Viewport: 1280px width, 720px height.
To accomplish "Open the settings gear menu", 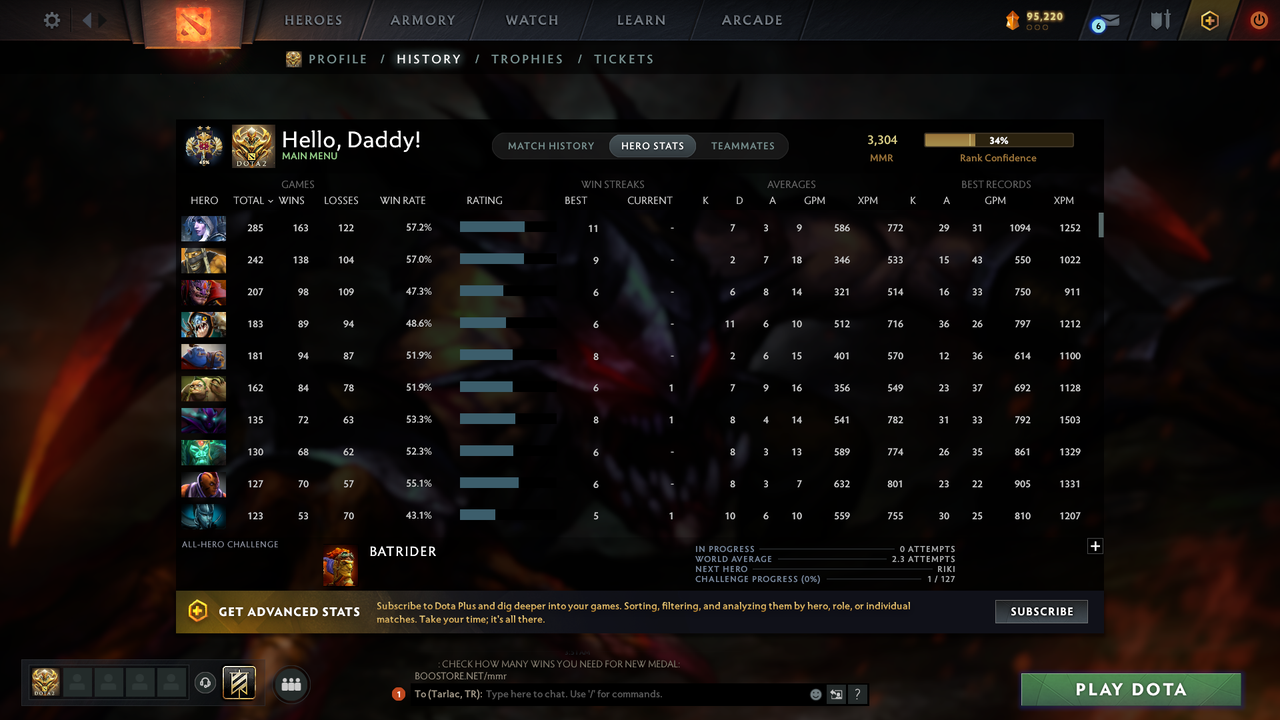I will coord(51,18).
